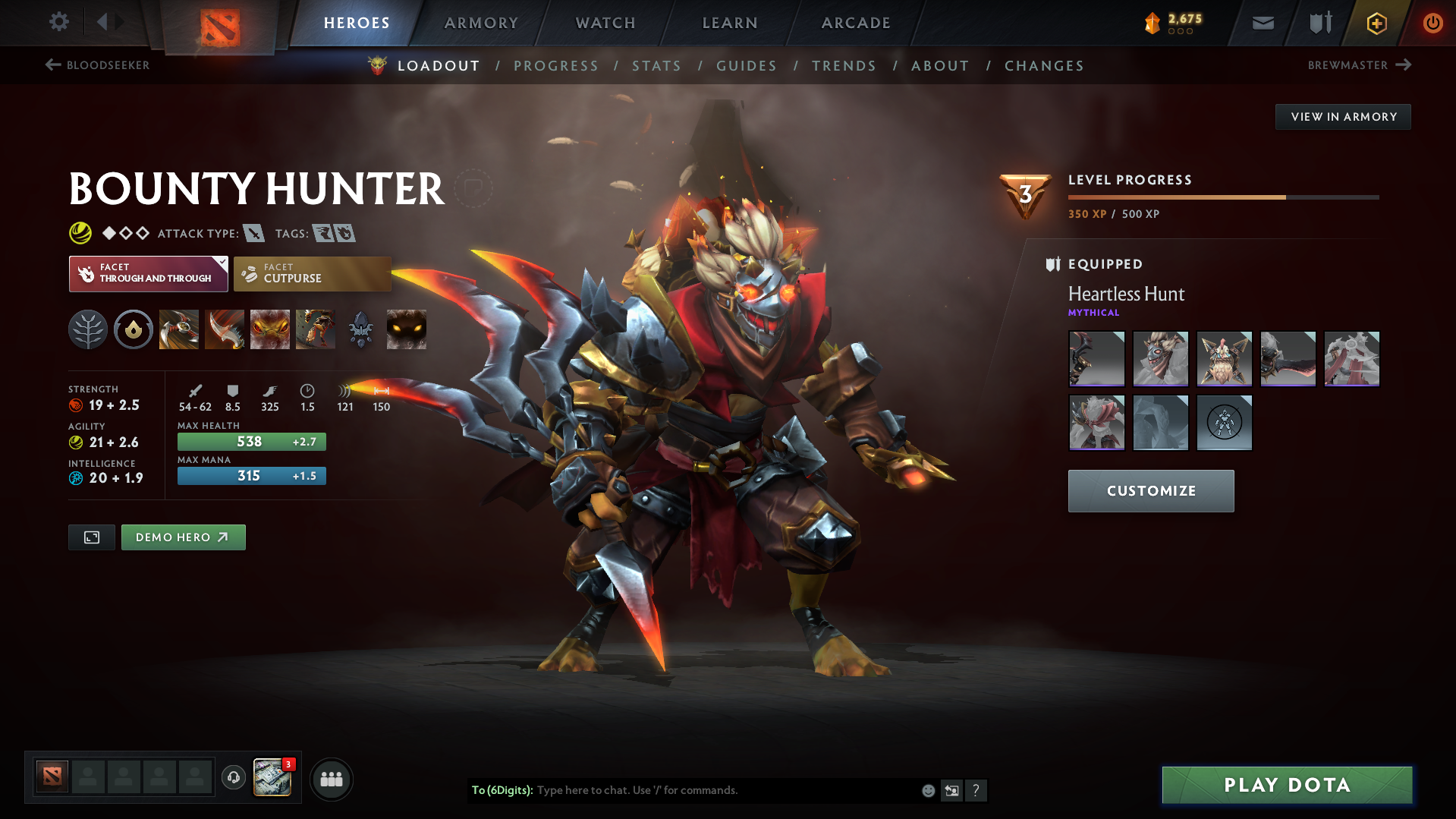The image size is (1456, 819).
Task: Select the Jinada ability icon
Action: (x=224, y=329)
